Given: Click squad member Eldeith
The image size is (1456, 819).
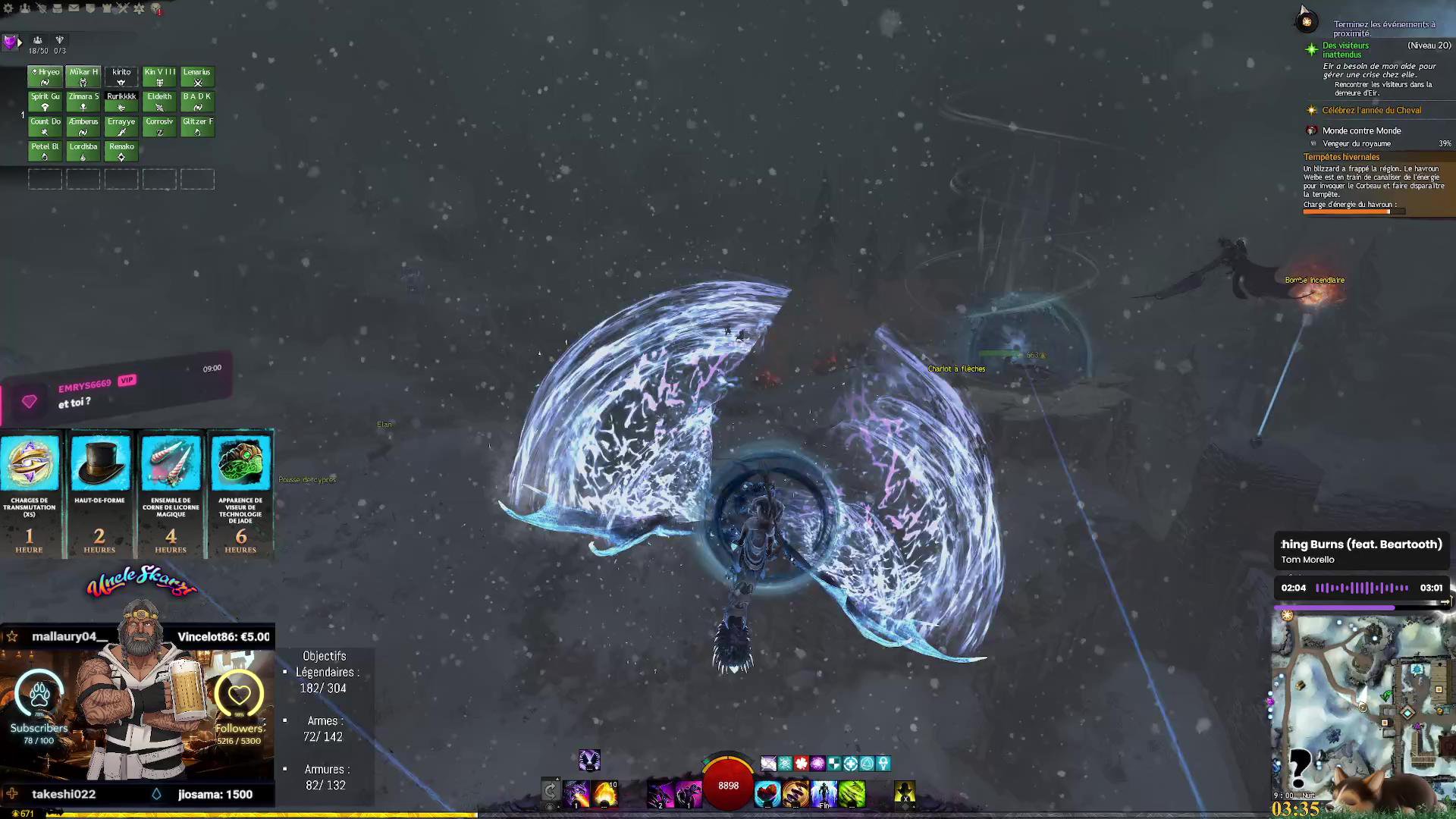Looking at the screenshot, I should (159, 101).
